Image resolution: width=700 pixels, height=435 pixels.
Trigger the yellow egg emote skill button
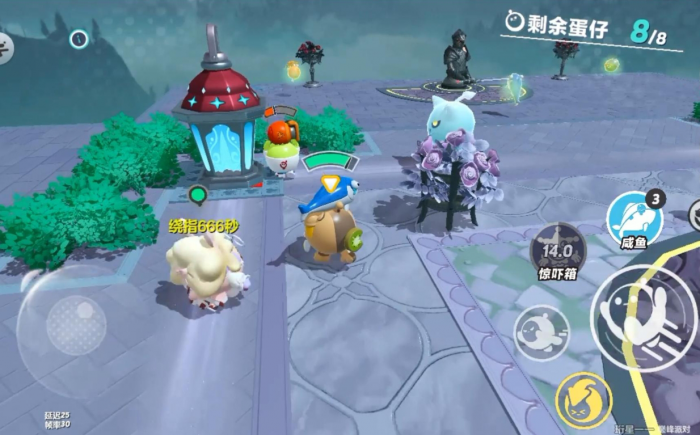tap(583, 399)
